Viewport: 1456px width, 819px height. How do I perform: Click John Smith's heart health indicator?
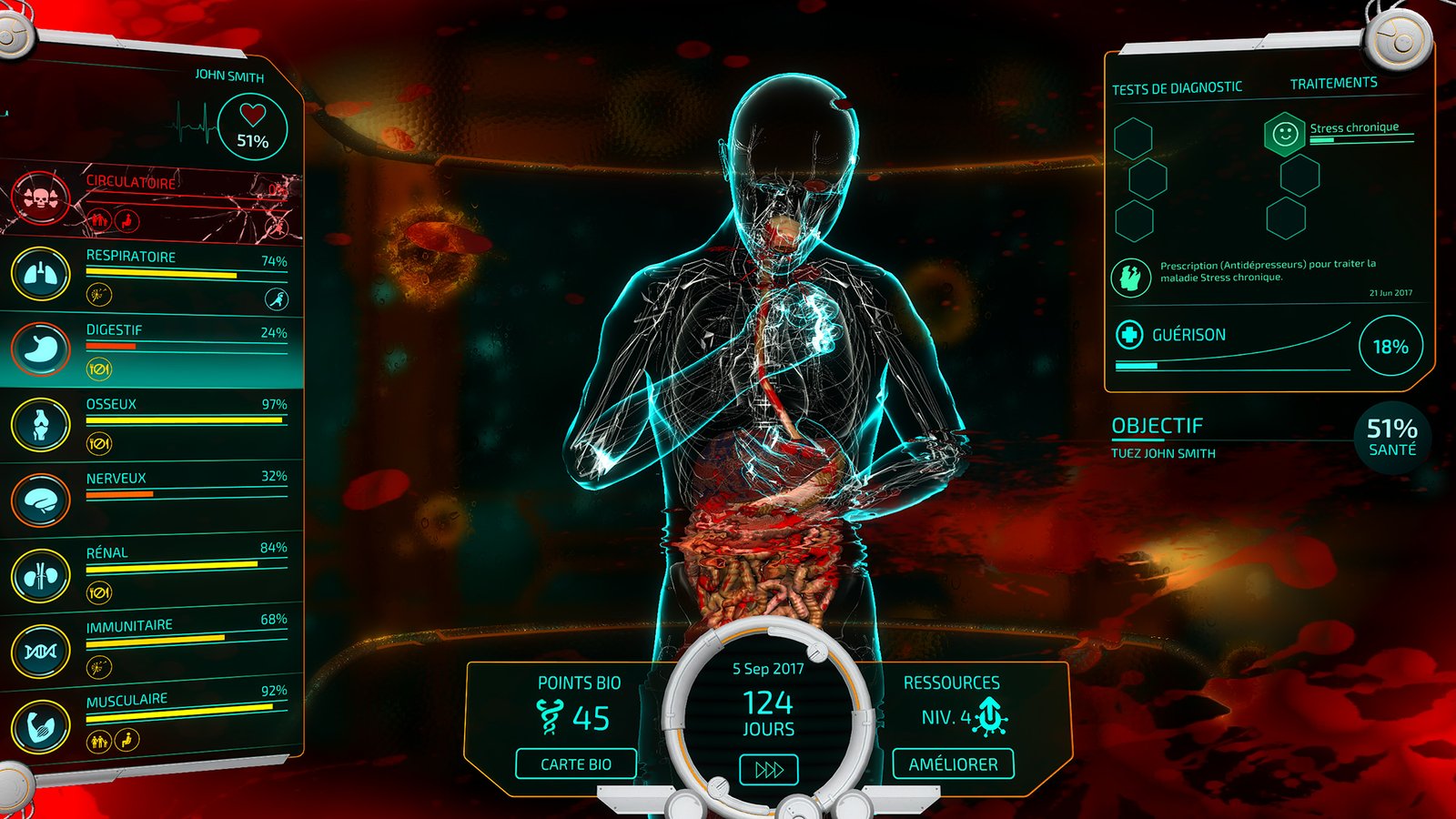pyautogui.click(x=252, y=127)
